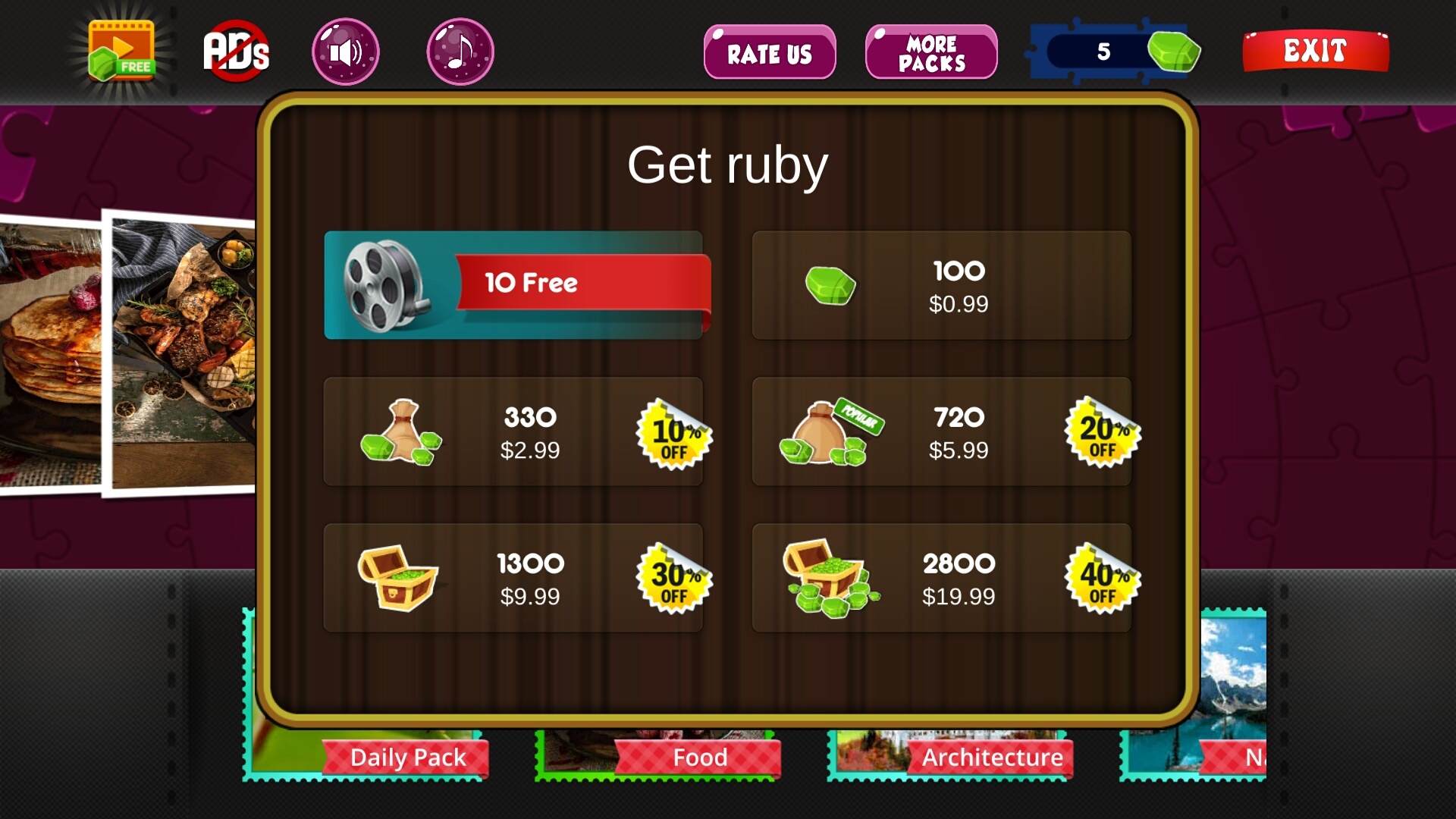Exit the store screen

point(1315,52)
